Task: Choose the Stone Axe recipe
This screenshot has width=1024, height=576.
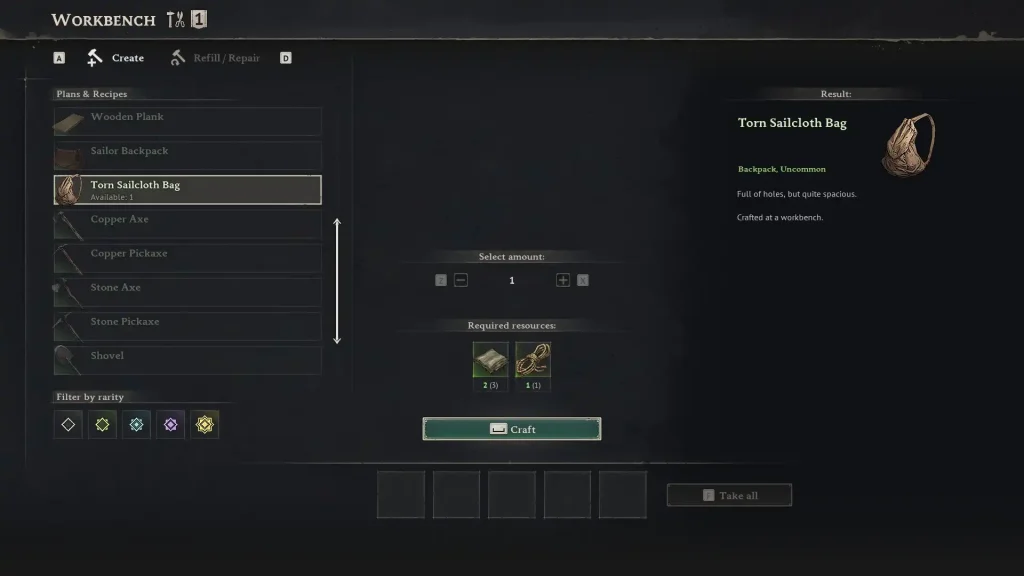Action: click(x=188, y=291)
